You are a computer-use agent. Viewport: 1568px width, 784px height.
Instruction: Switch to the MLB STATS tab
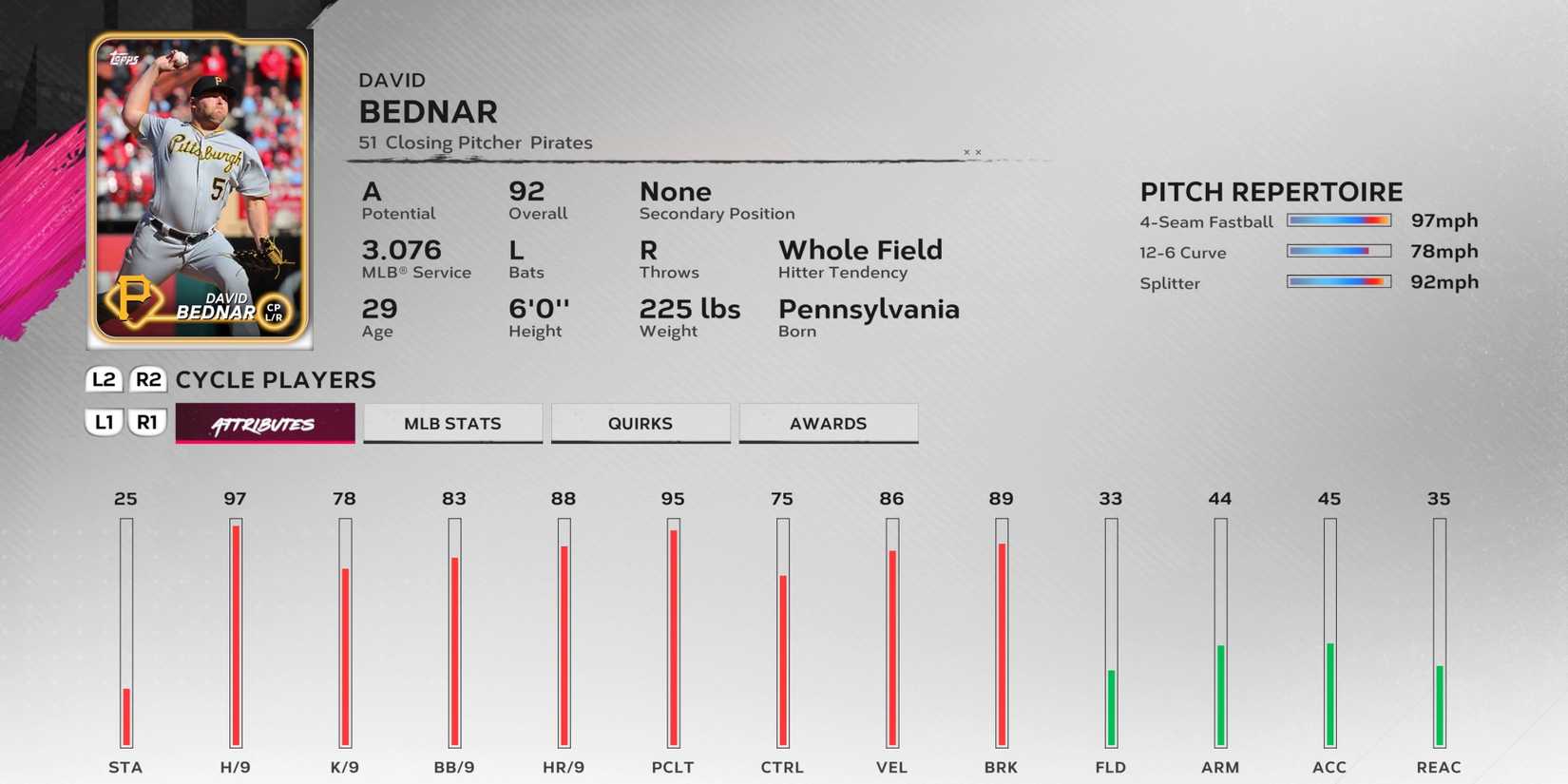tap(452, 423)
